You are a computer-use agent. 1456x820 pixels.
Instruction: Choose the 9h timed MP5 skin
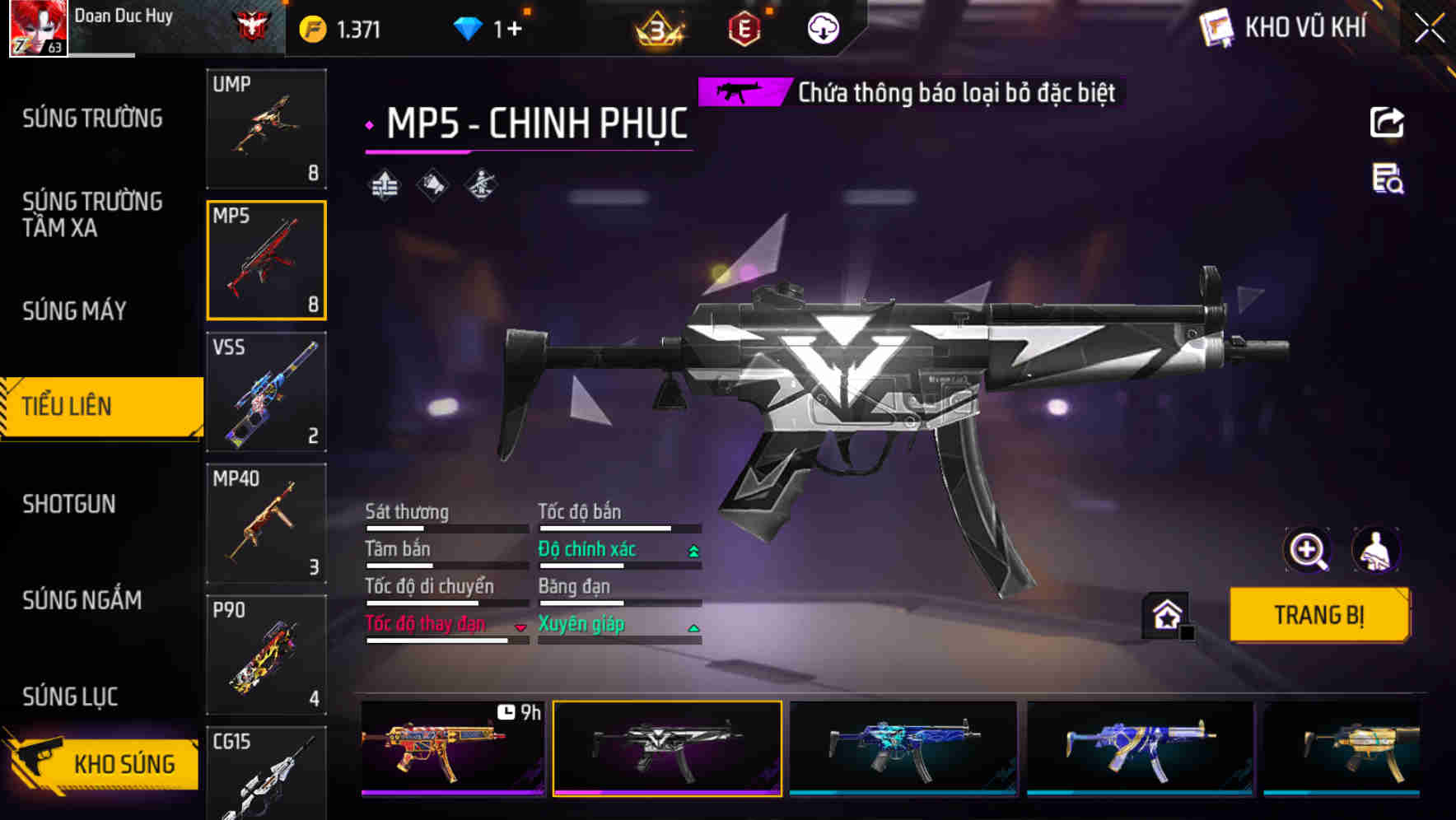pos(452,748)
